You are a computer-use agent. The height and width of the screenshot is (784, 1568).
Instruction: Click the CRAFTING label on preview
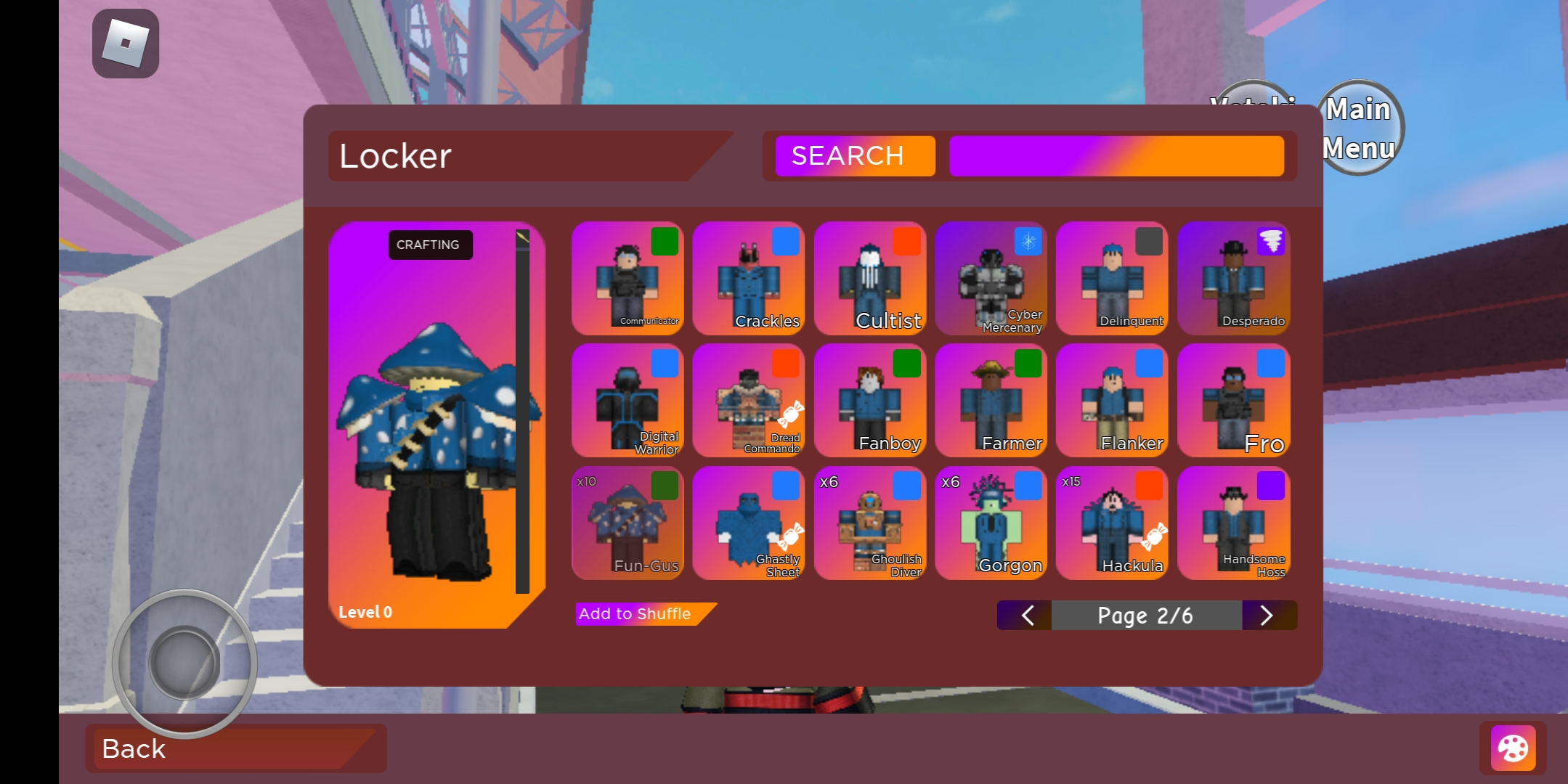click(429, 245)
